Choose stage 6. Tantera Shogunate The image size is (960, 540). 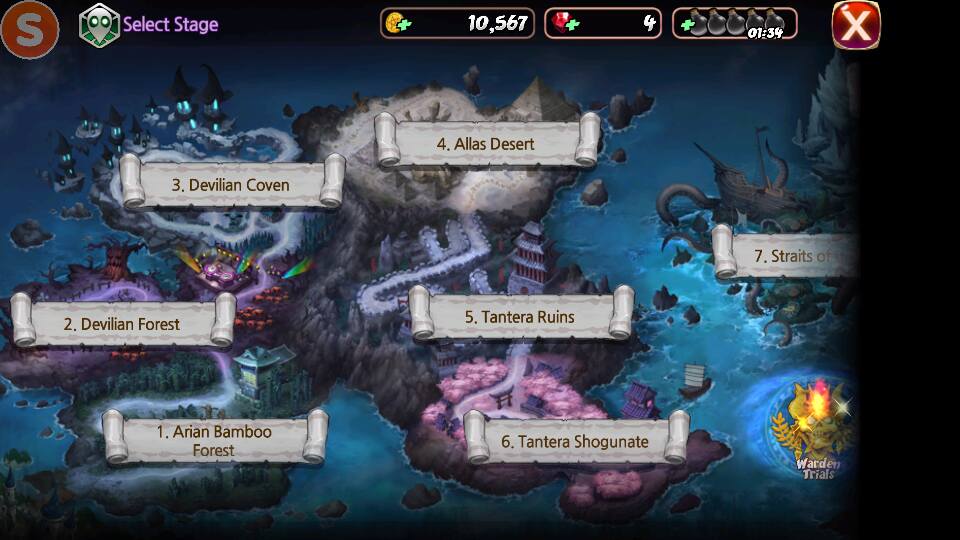point(575,441)
